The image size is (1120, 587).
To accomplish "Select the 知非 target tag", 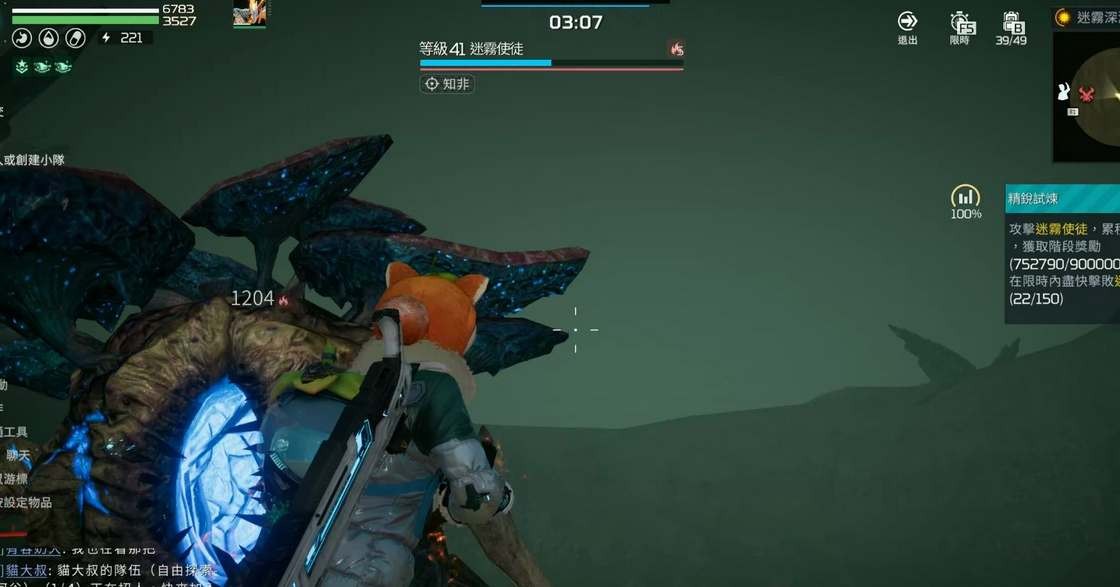I will click(x=447, y=84).
